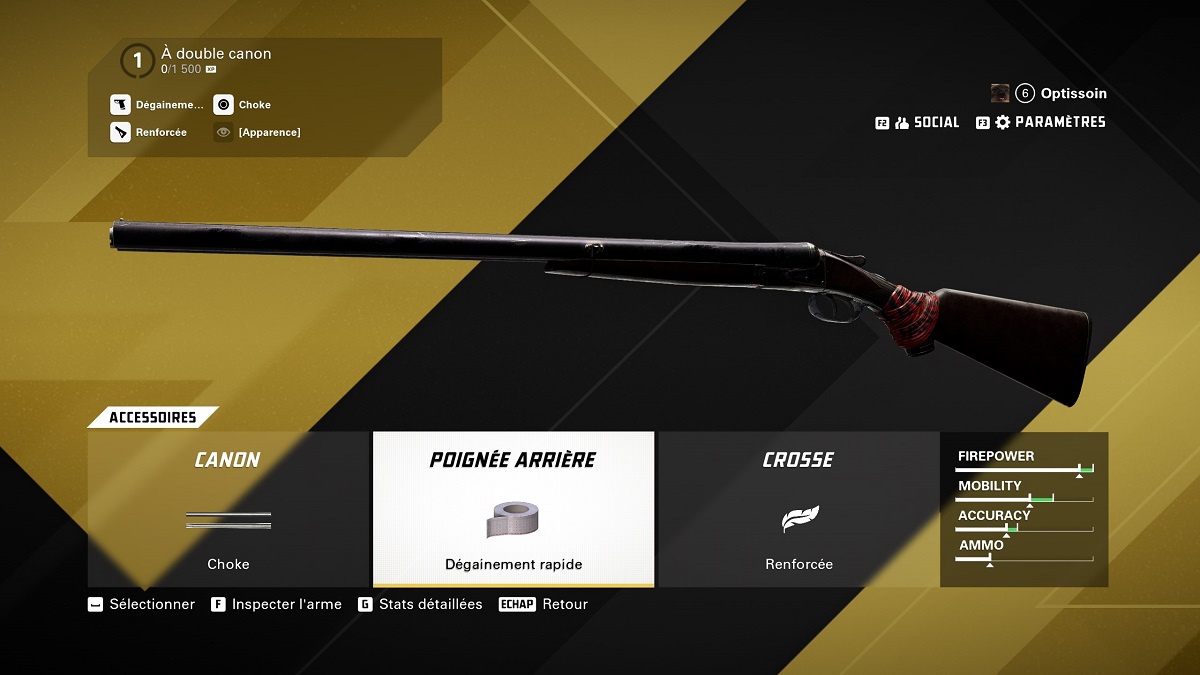Show Stats détaillées for the weapon

click(x=420, y=604)
